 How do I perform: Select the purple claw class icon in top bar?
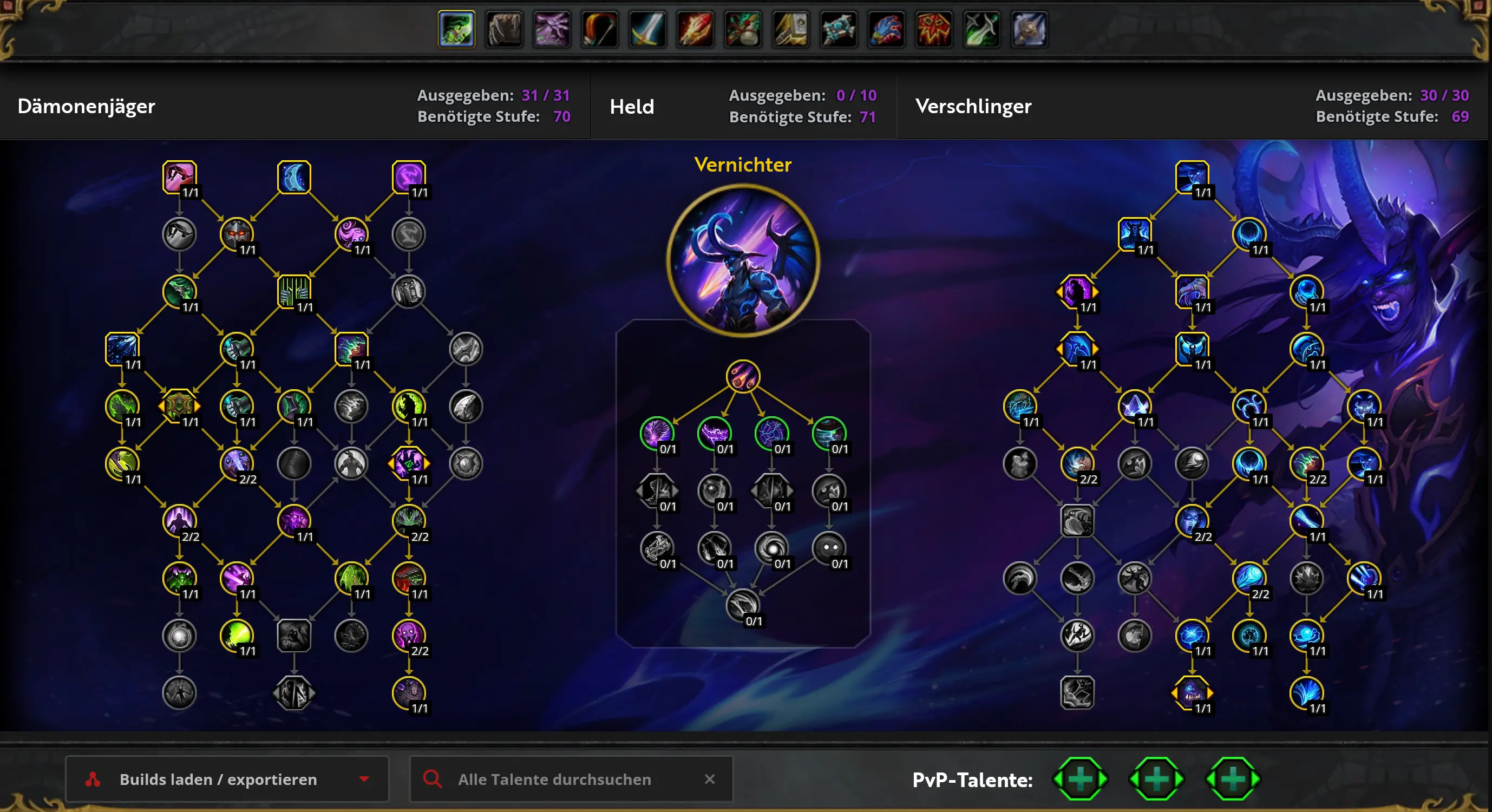[x=552, y=30]
